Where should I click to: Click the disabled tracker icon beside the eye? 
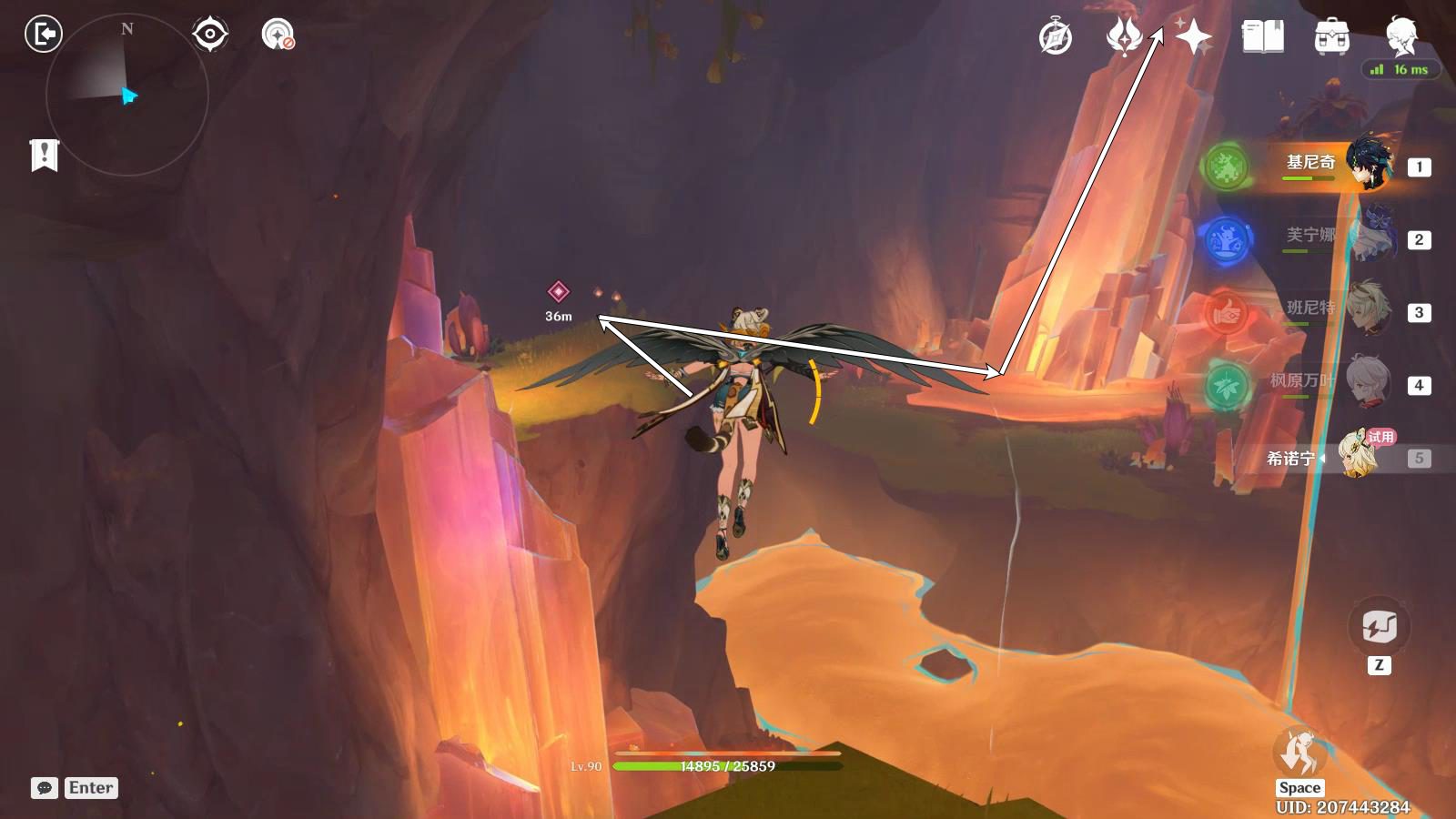pyautogui.click(x=278, y=35)
